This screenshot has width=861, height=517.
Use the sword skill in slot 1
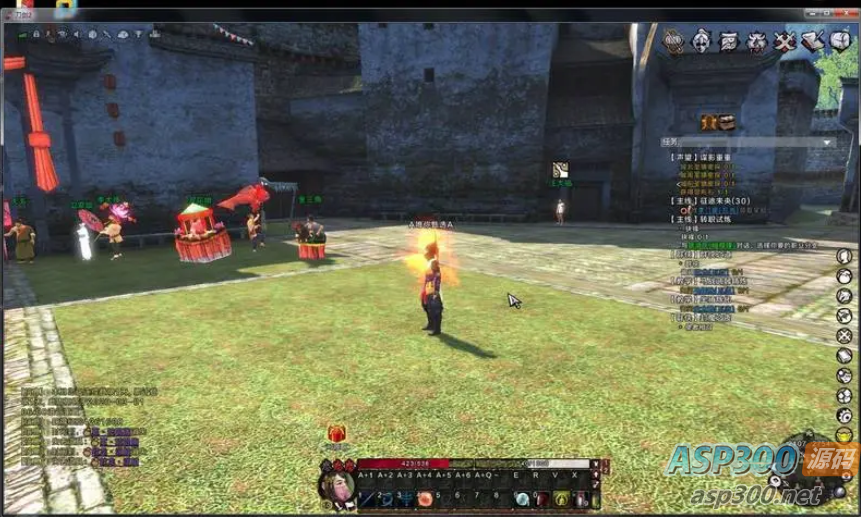tap(367, 498)
